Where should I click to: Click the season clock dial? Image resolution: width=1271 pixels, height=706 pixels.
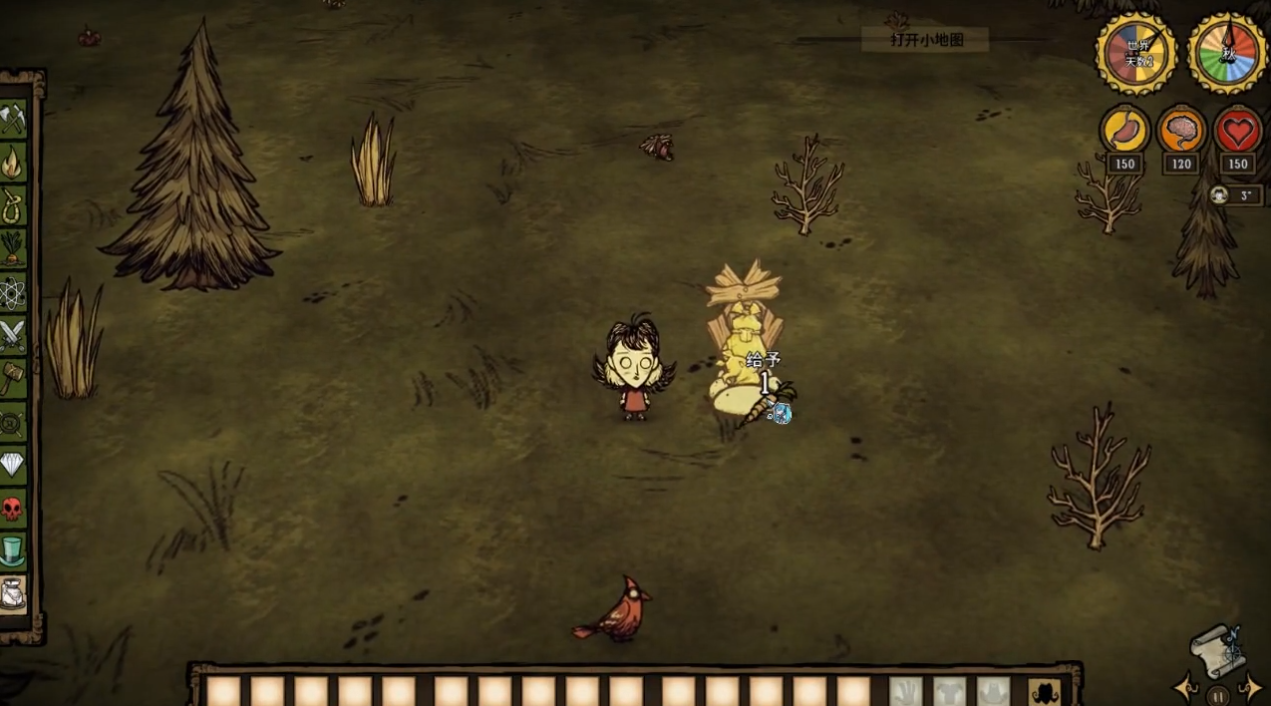click(1227, 54)
